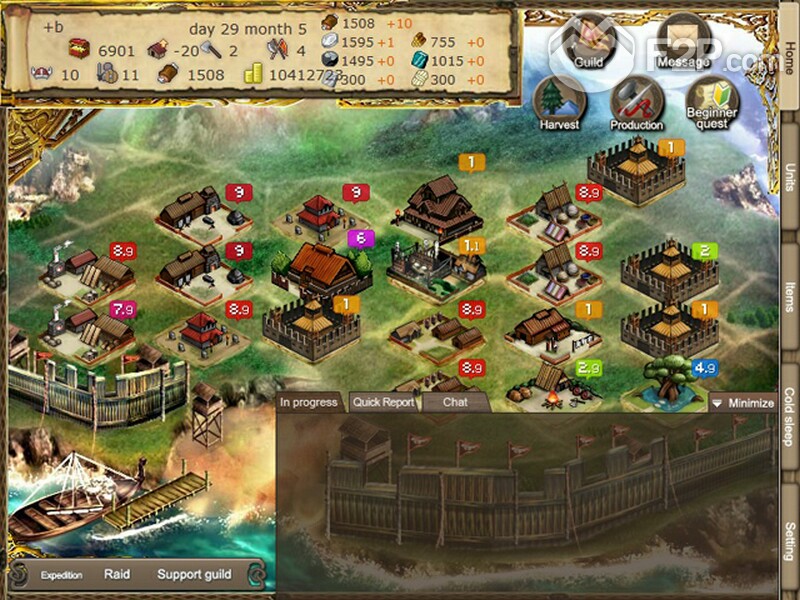Start an Expedition

coord(61,575)
